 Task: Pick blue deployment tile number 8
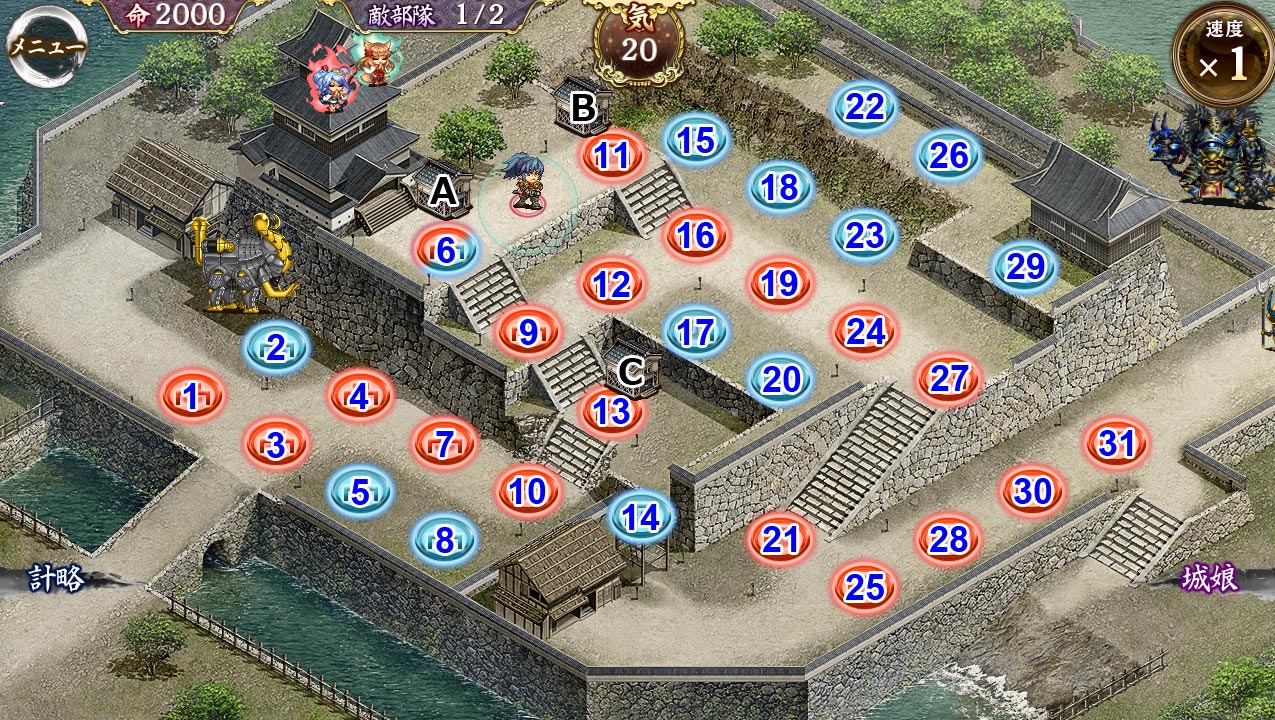(x=445, y=540)
